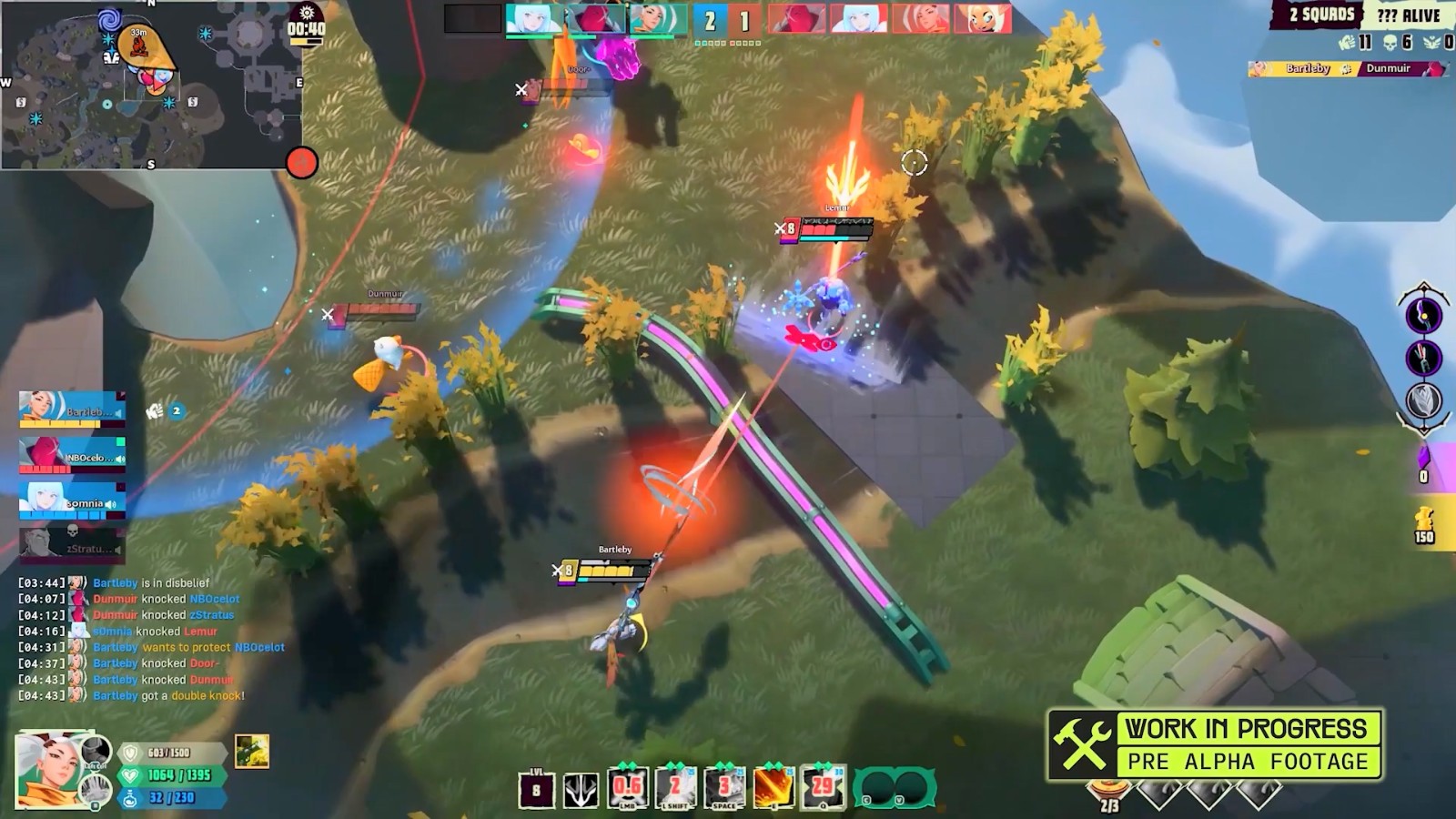This screenshot has width=1456, height=819.
Task: Click the red record indicator by minimap
Action: tap(301, 163)
